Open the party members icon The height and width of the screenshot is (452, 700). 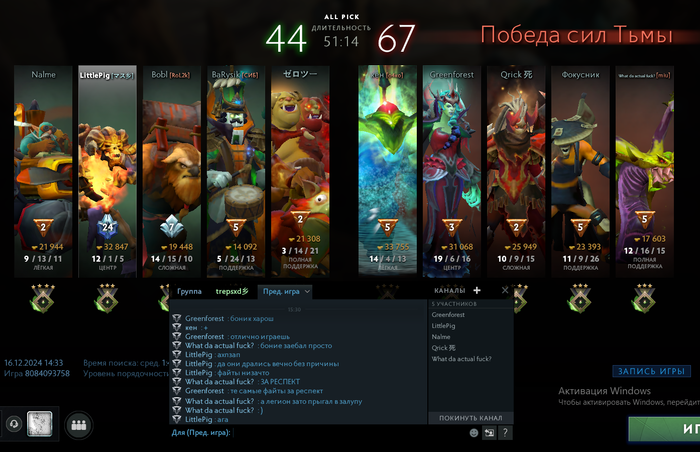pos(76,424)
